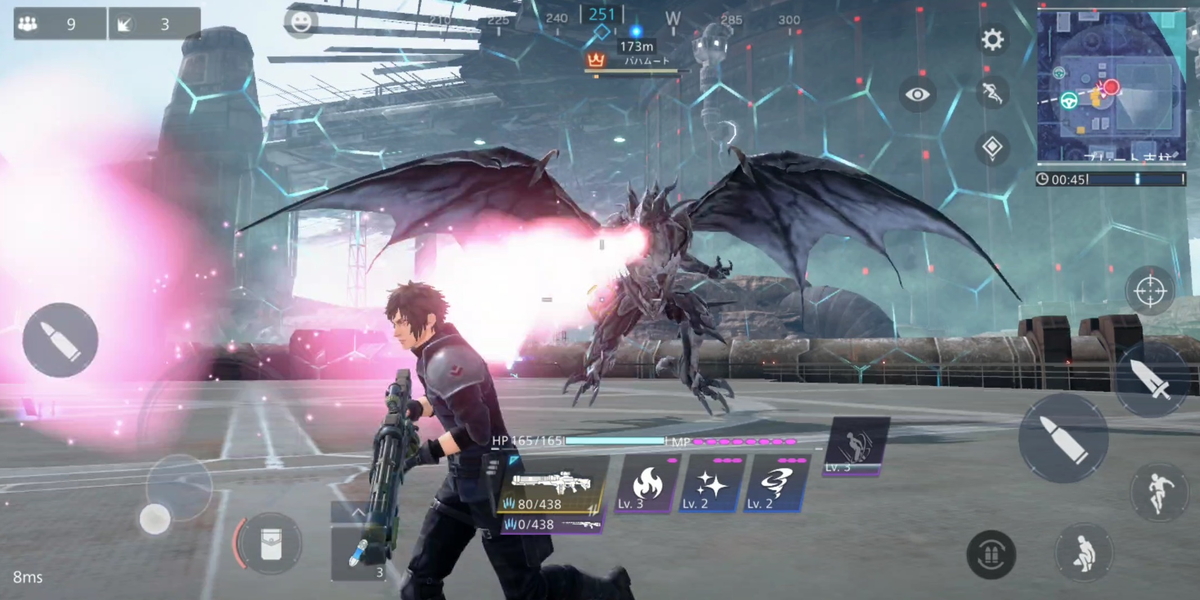Tap the jump button
The image size is (1200, 600).
click(1158, 492)
